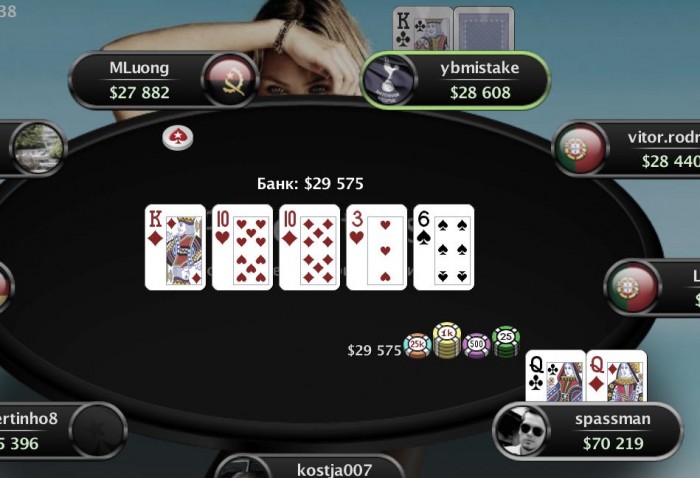Click the pot chip stack on the table
This screenshot has height=478, width=700.
(x=462, y=342)
